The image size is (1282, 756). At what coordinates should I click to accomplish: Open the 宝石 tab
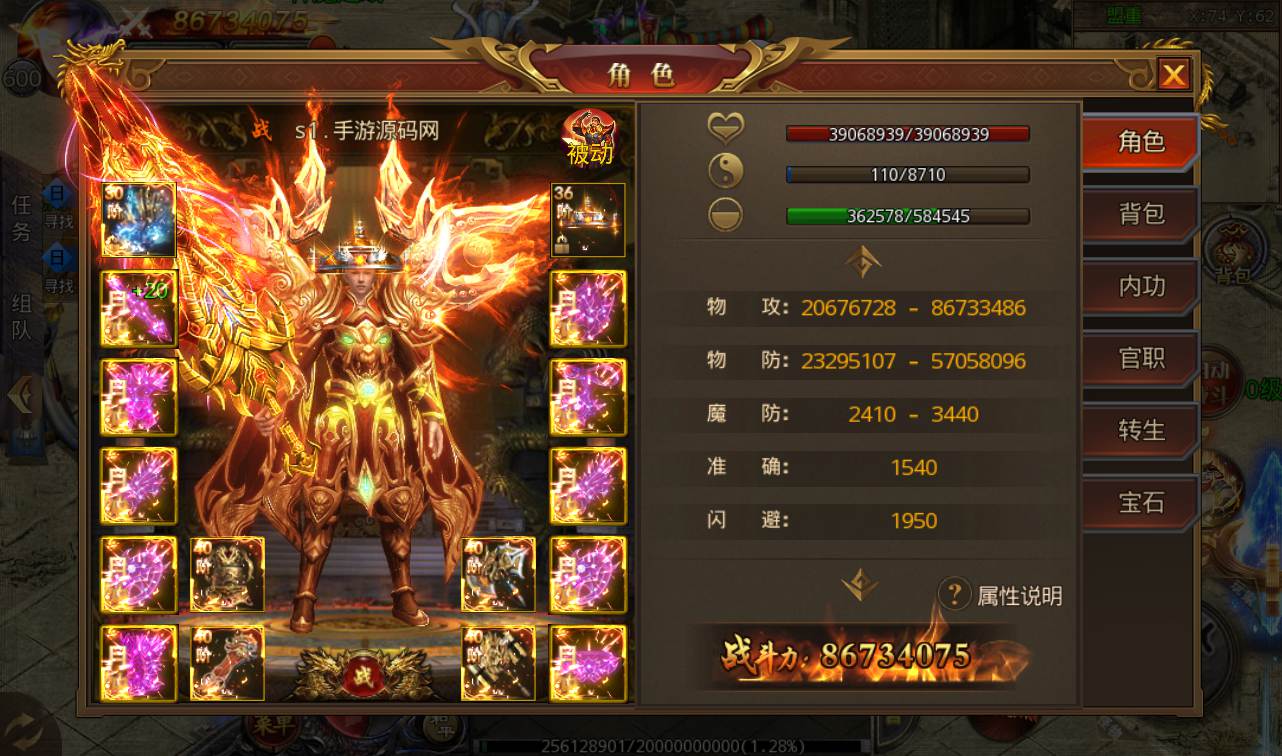[x=1141, y=502]
